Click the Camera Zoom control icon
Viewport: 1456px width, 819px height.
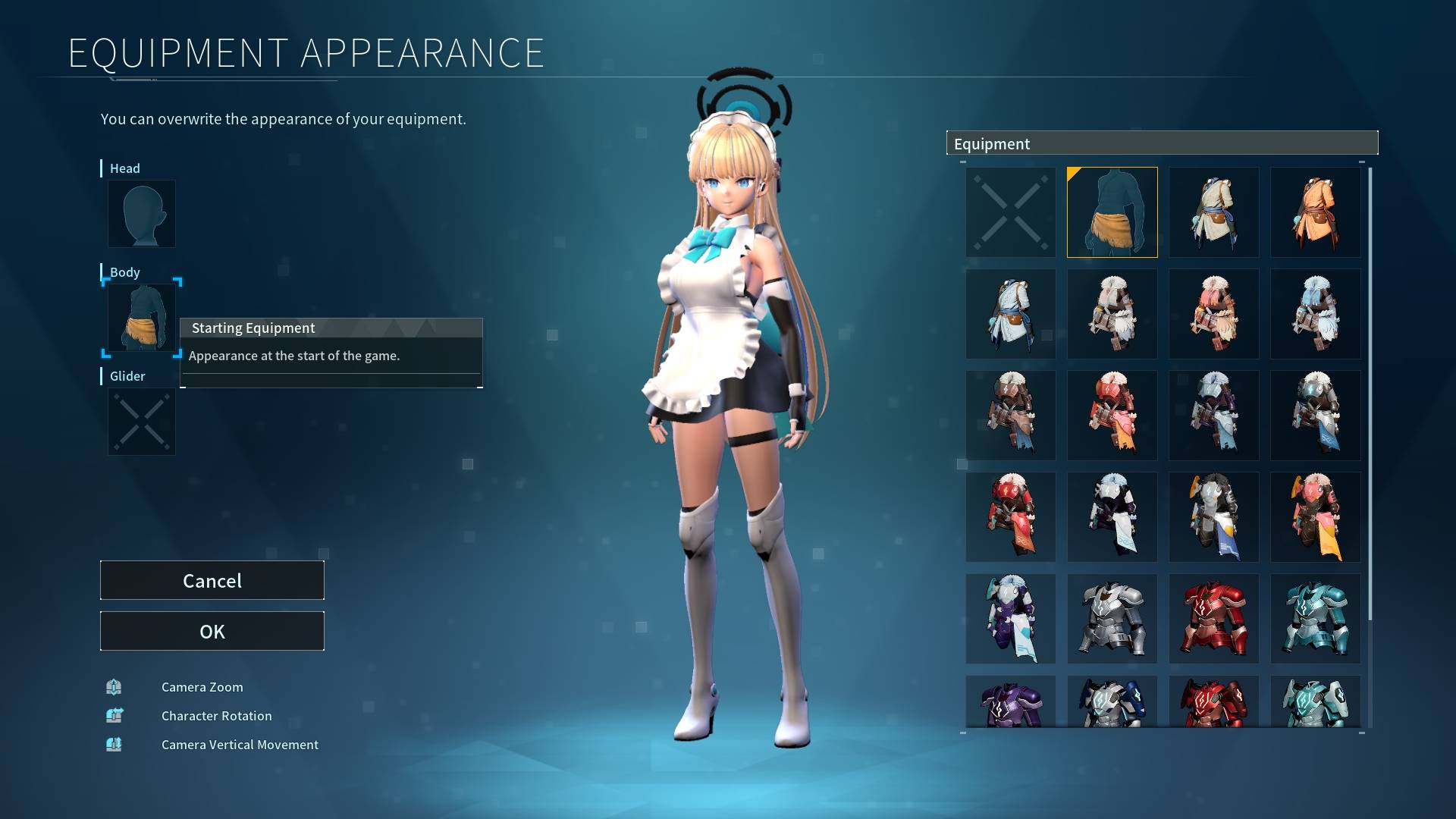point(114,687)
